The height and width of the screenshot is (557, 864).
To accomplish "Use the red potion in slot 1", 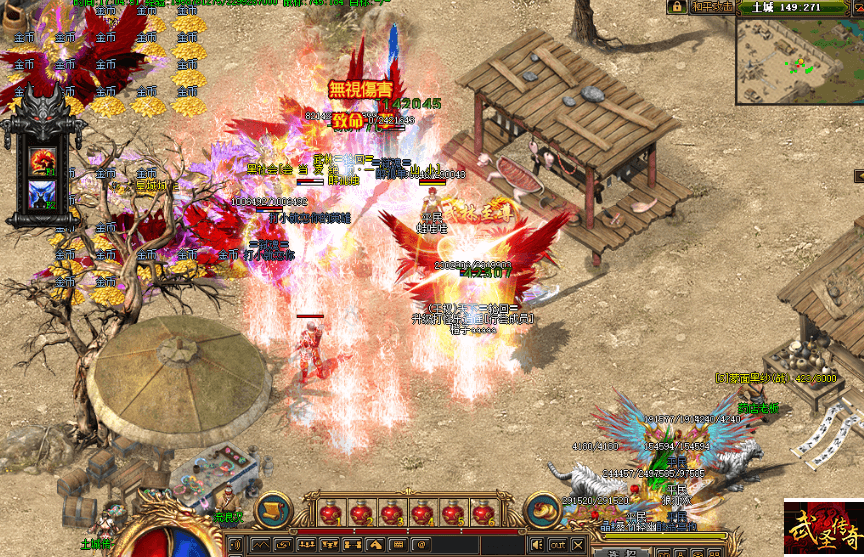I will (x=330, y=514).
